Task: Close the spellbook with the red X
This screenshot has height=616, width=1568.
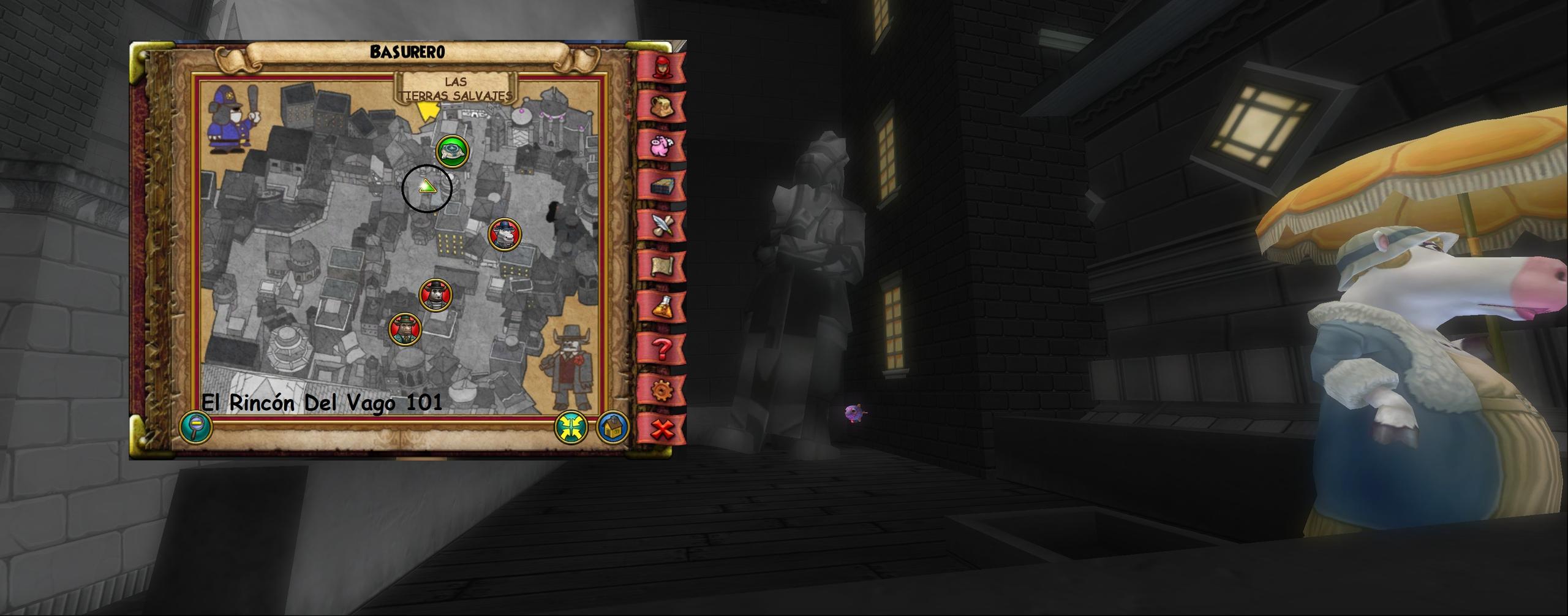Action: point(661,429)
